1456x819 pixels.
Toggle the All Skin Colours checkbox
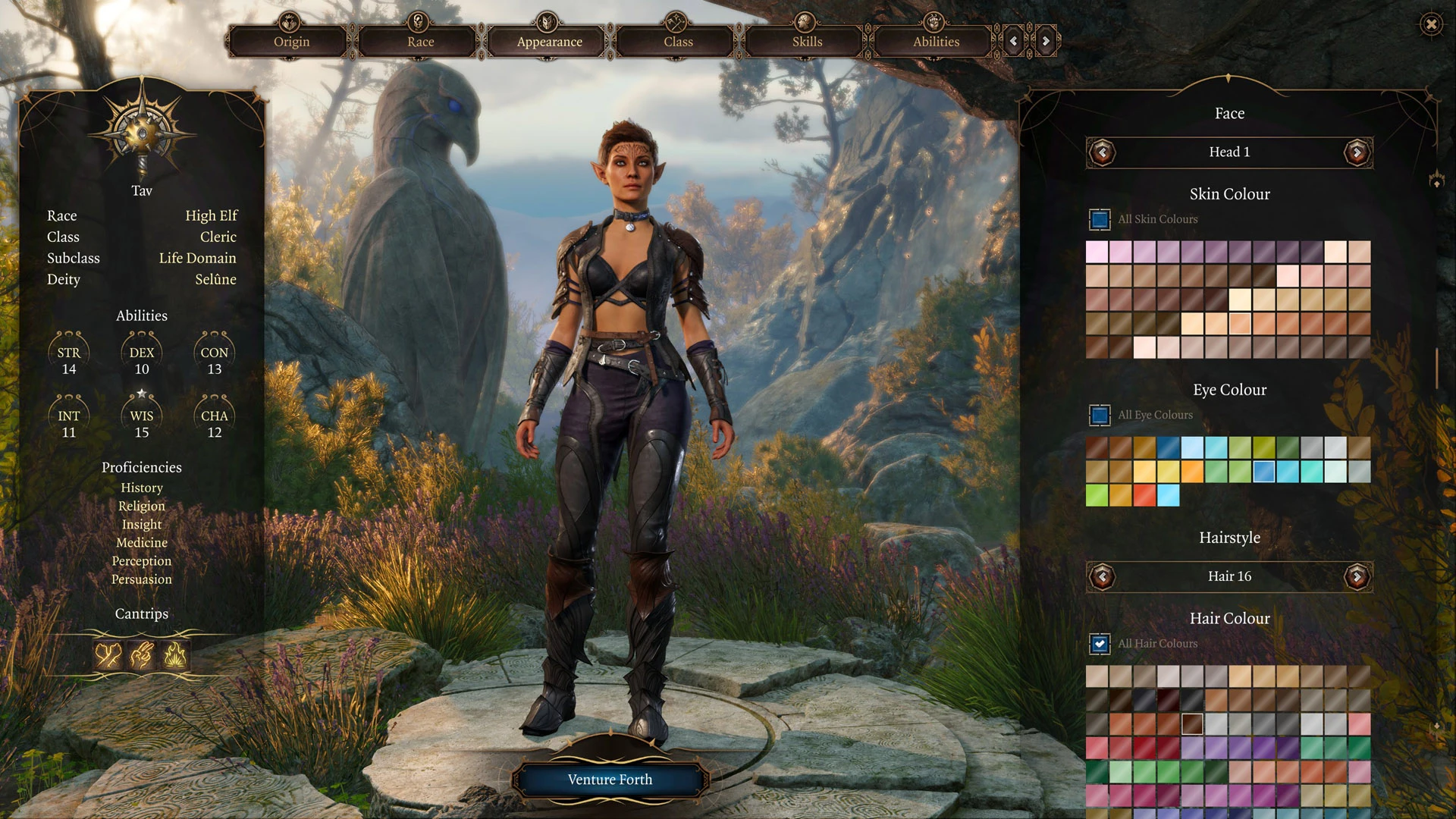pos(1100,219)
